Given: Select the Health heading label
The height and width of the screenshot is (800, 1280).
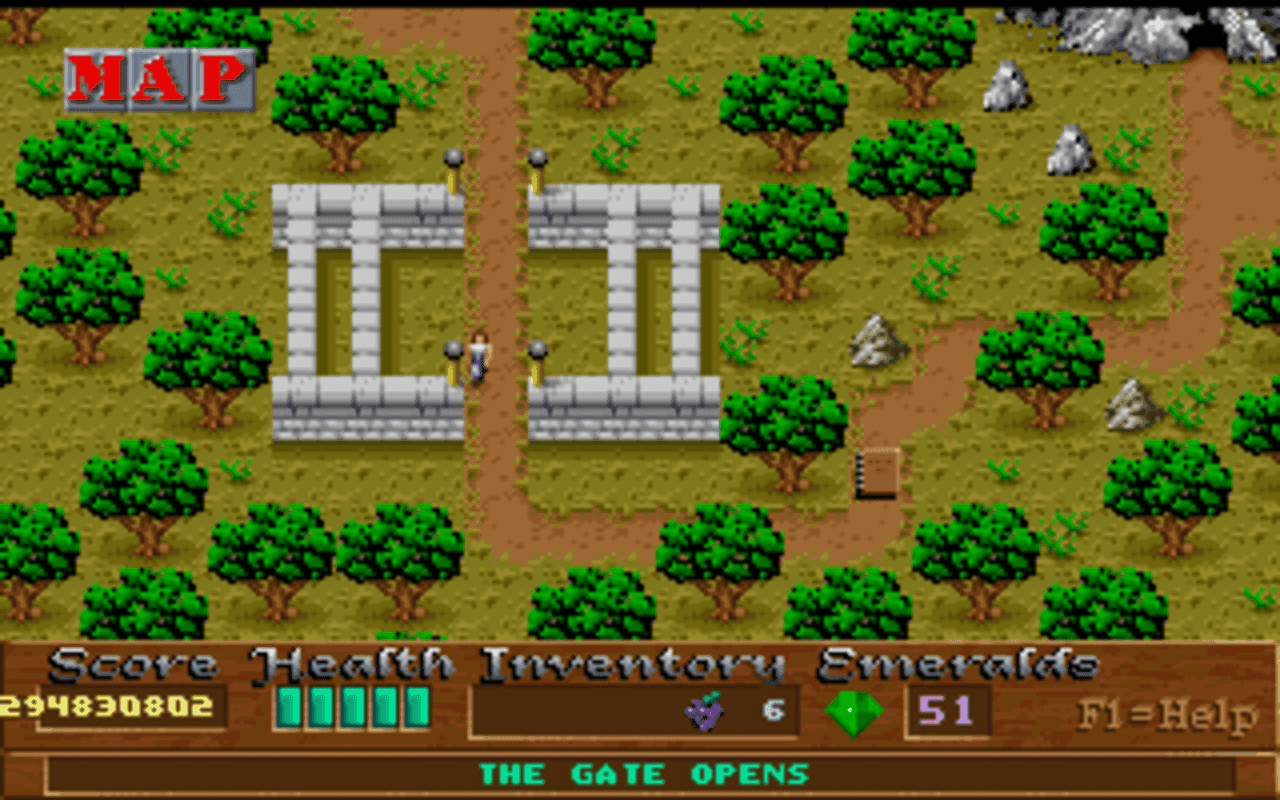Looking at the screenshot, I should click(351, 662).
